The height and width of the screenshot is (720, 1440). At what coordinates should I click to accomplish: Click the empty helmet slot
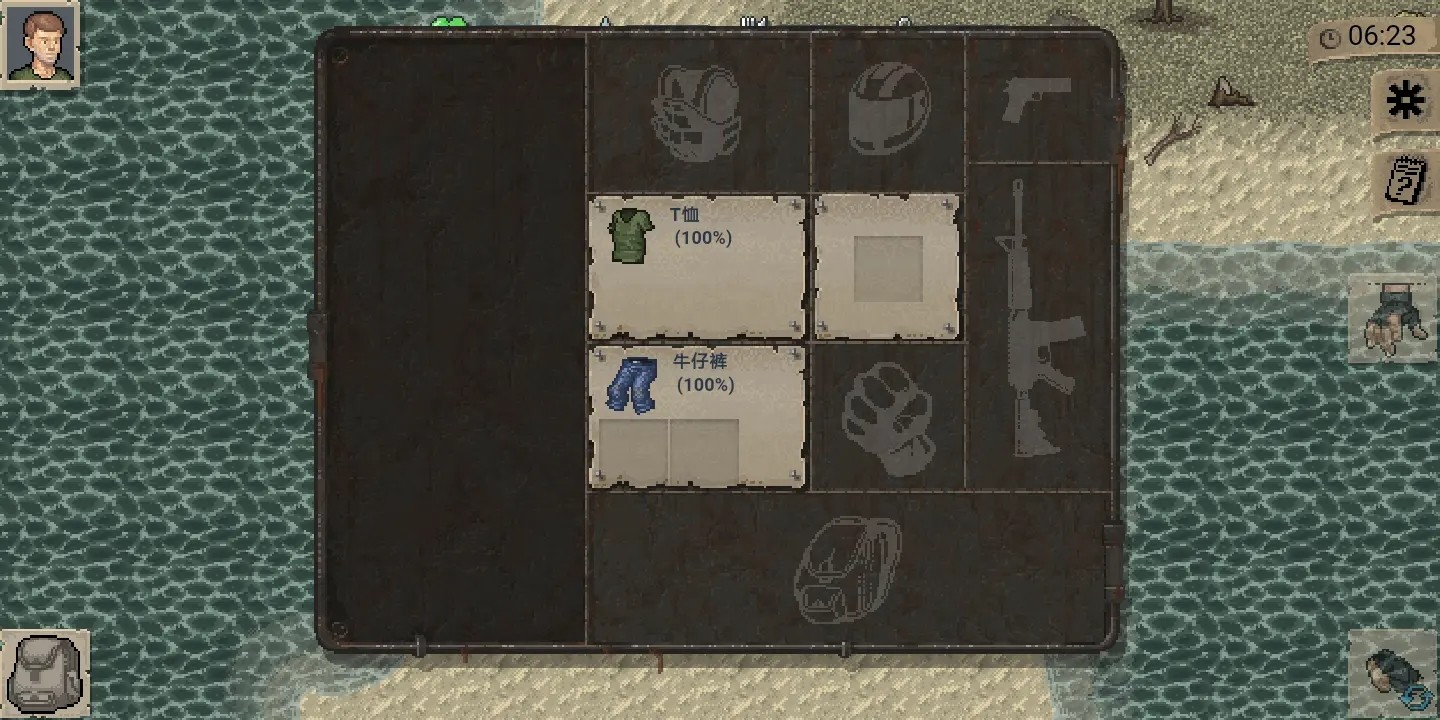(888, 107)
